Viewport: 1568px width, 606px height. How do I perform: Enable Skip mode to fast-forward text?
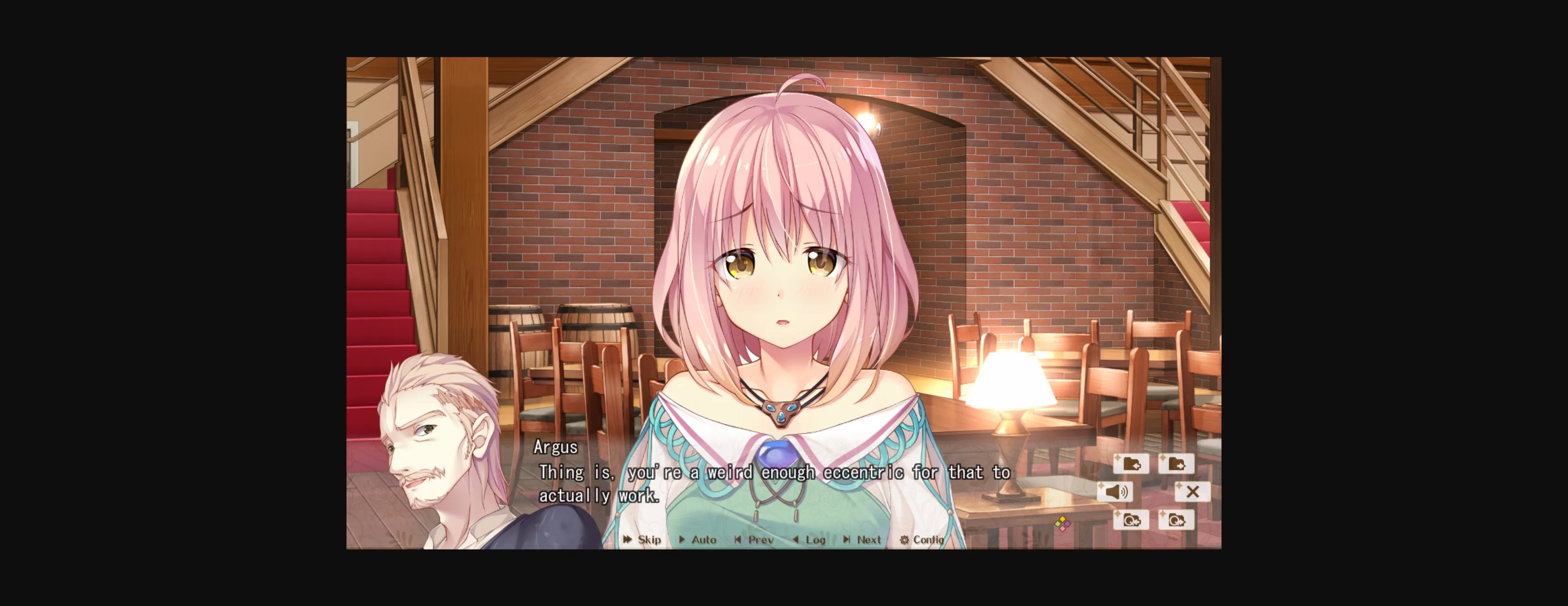click(x=645, y=539)
